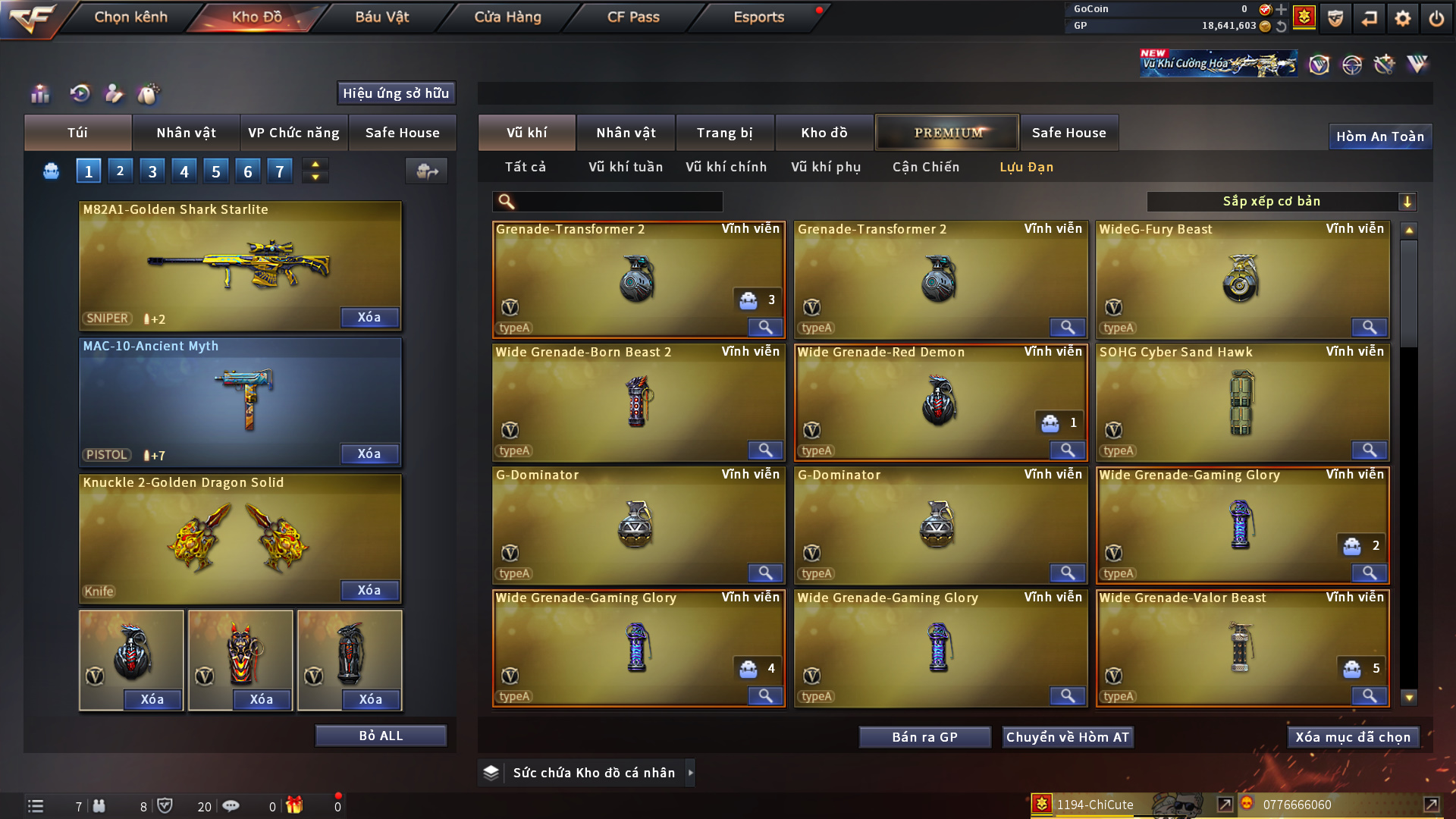This screenshot has height=819, width=1456.
Task: Go to the Chọn kênh menu
Action: 130,17
